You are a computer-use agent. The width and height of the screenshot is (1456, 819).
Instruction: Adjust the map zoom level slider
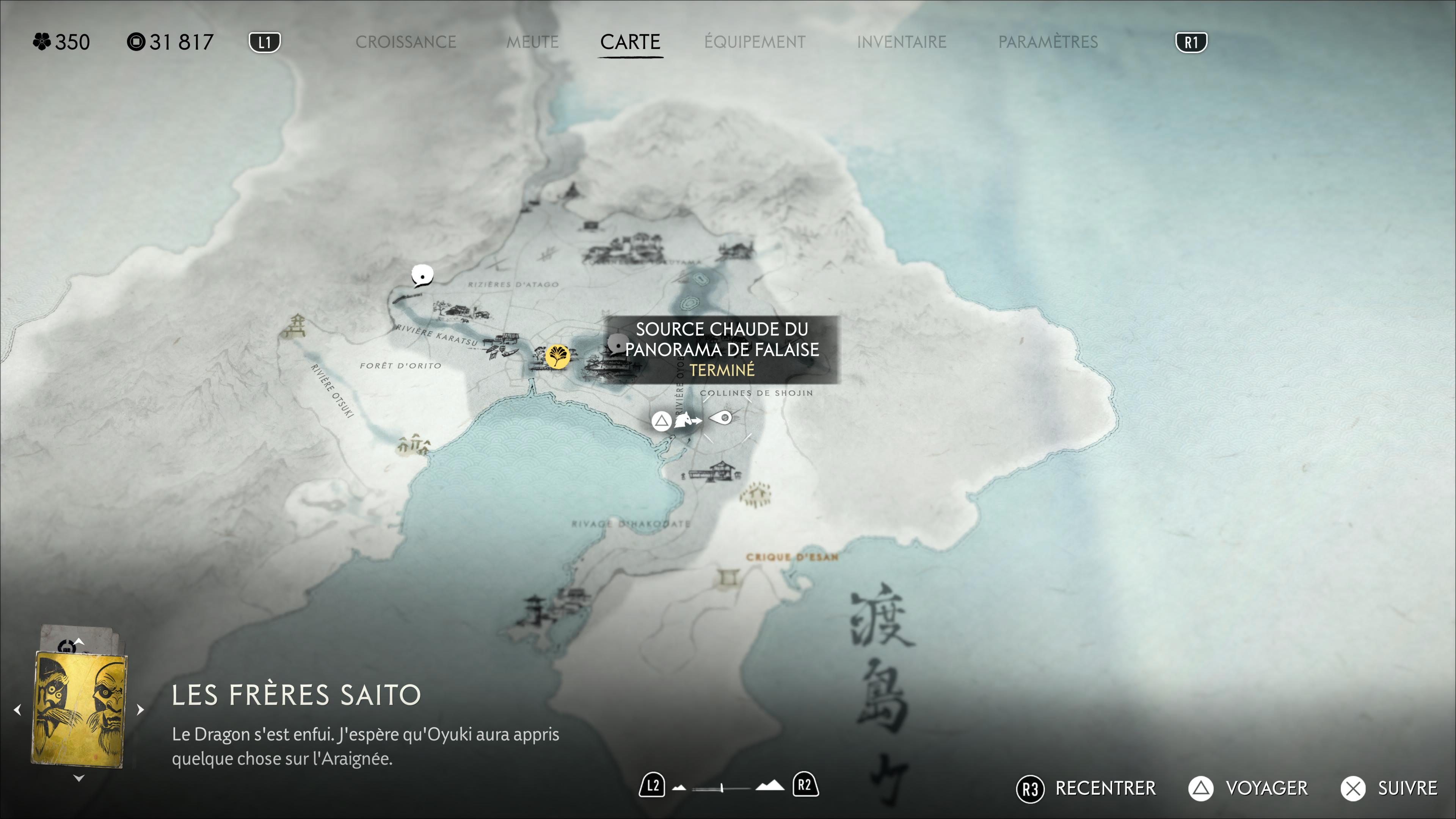[x=722, y=787]
